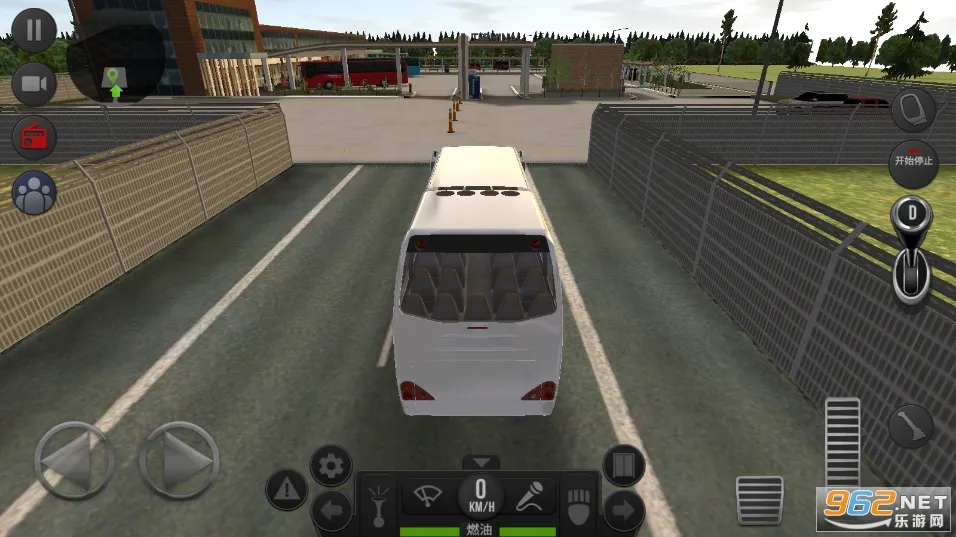
Task: Apply the brake pedal
Action: (x=760, y=499)
